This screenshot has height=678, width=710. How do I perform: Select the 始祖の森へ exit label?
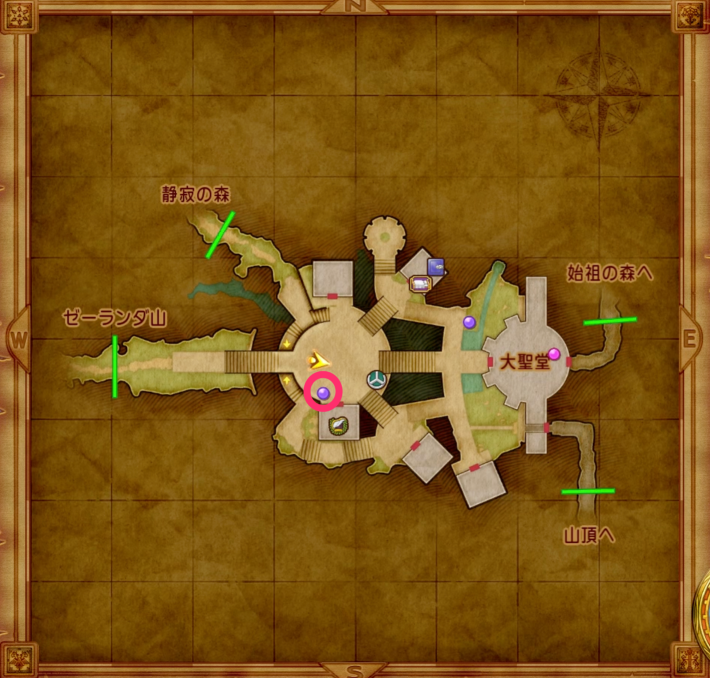[609, 272]
